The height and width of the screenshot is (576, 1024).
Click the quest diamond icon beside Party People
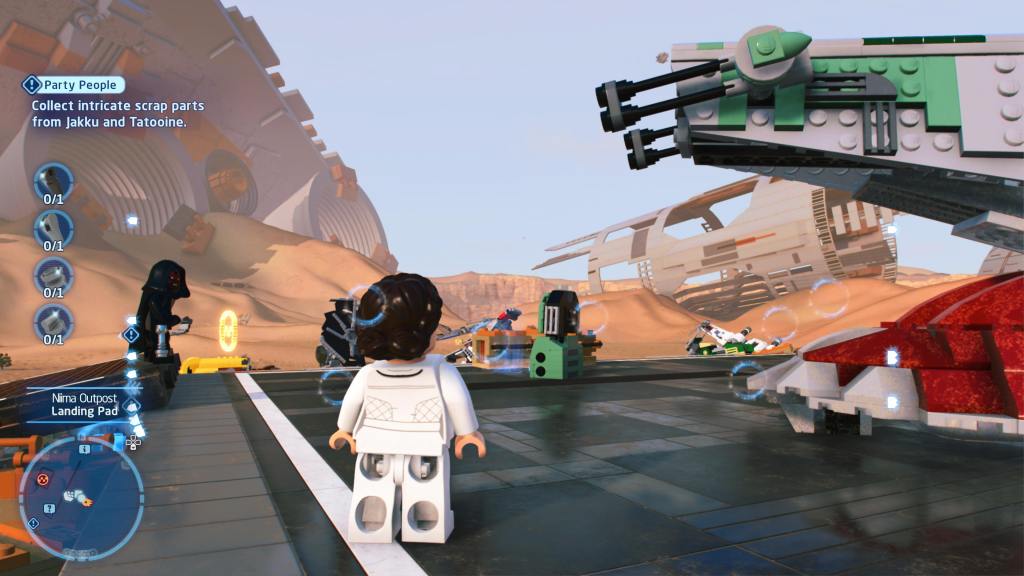click(x=31, y=85)
